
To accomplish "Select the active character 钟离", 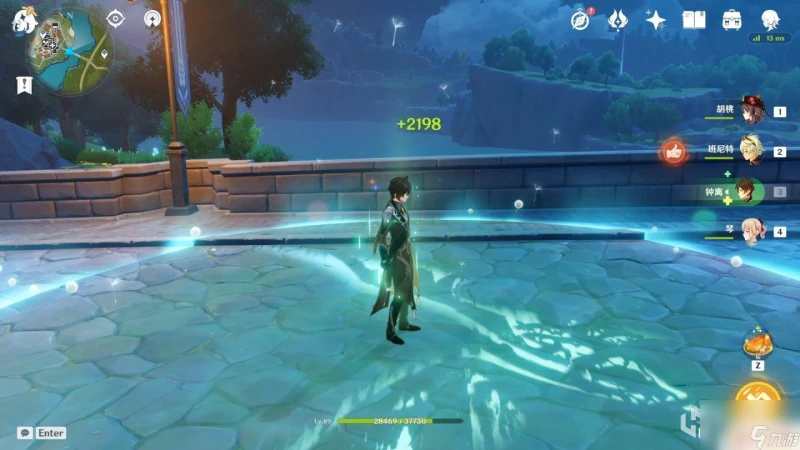I will click(x=744, y=190).
